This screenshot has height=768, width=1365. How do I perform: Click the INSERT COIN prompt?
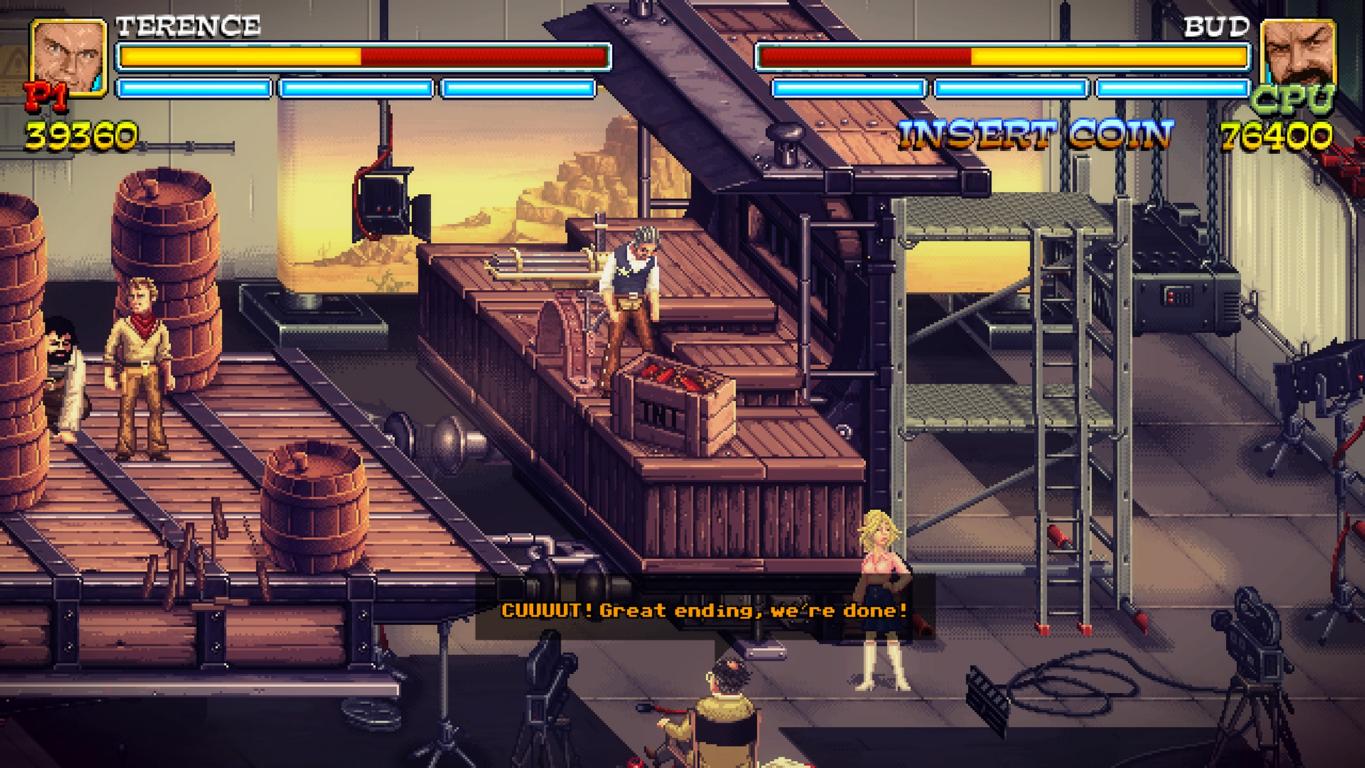(x=1035, y=134)
